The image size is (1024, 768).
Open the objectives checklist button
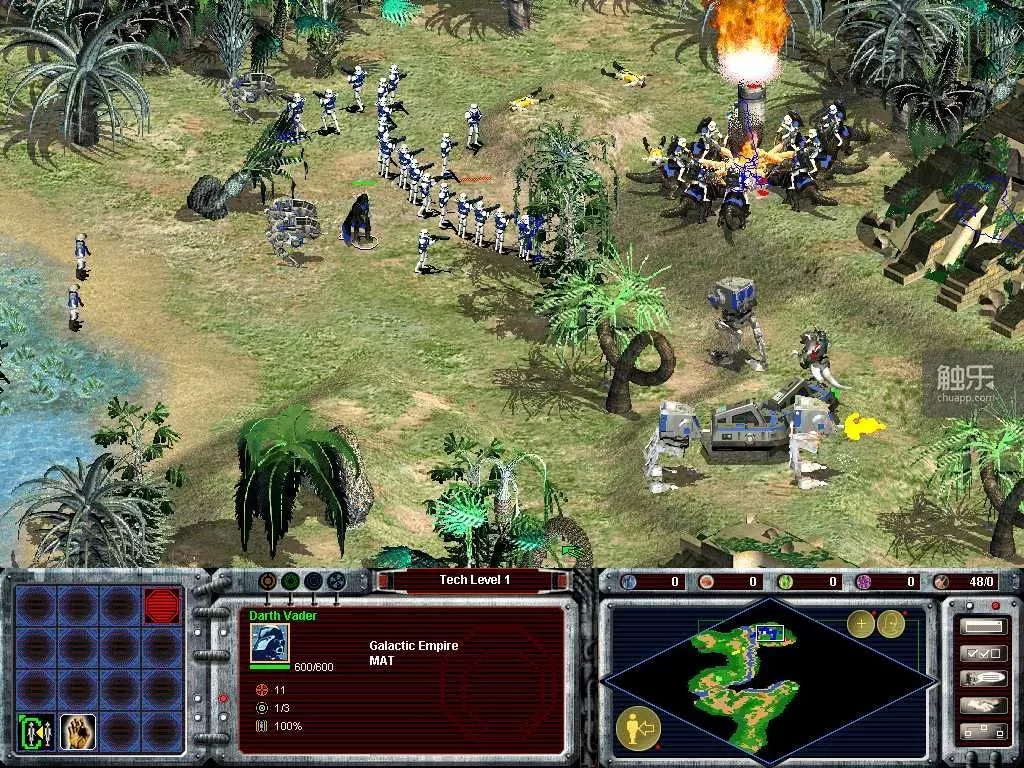982,653
